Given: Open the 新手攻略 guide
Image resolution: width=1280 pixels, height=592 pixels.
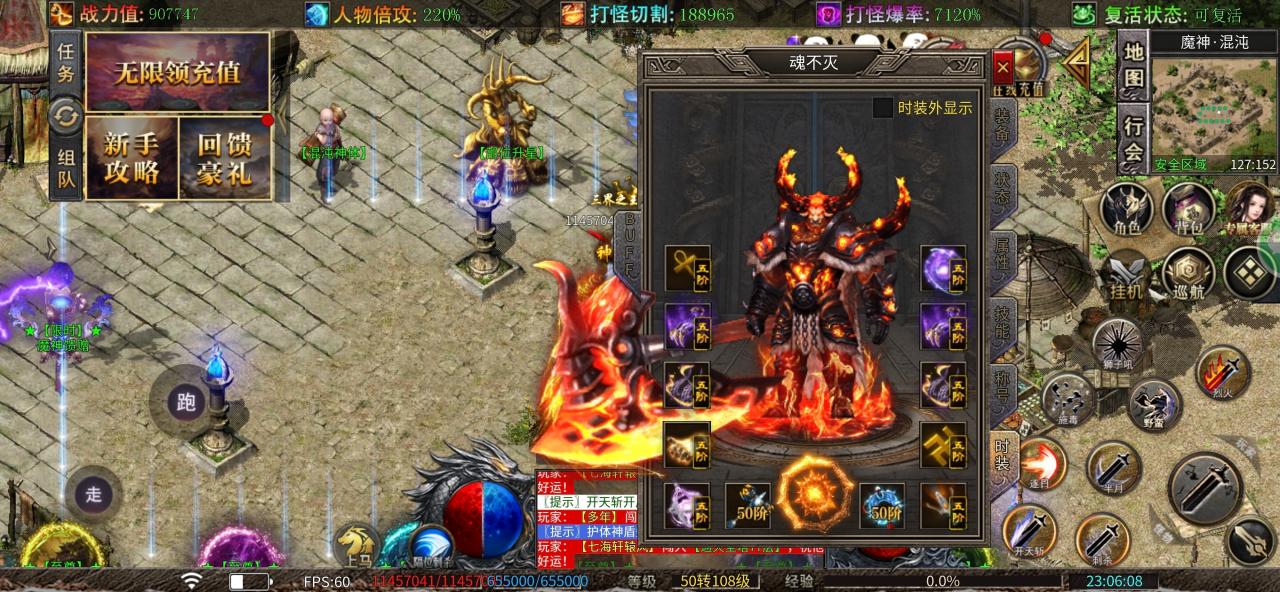Looking at the screenshot, I should click(131, 157).
